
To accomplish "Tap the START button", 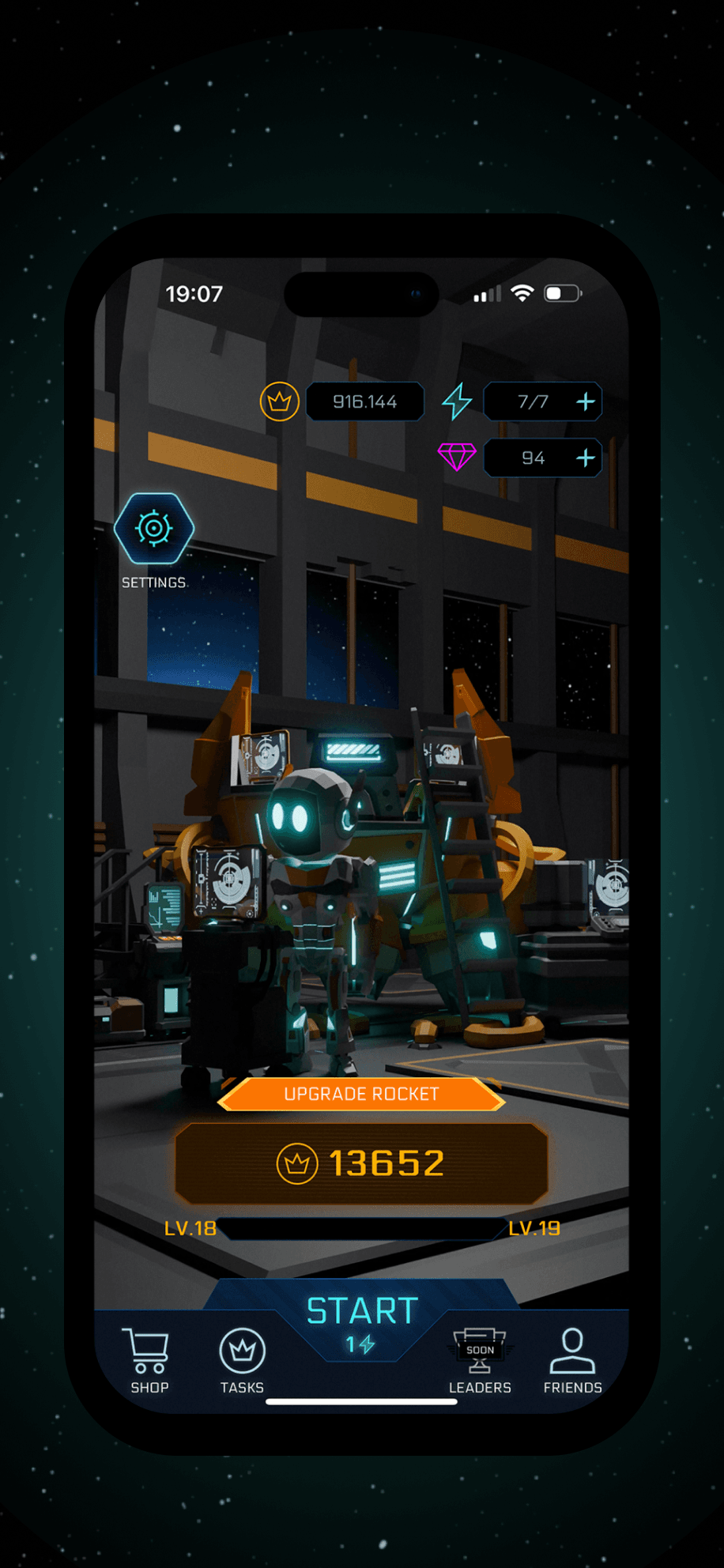I will (x=362, y=1321).
